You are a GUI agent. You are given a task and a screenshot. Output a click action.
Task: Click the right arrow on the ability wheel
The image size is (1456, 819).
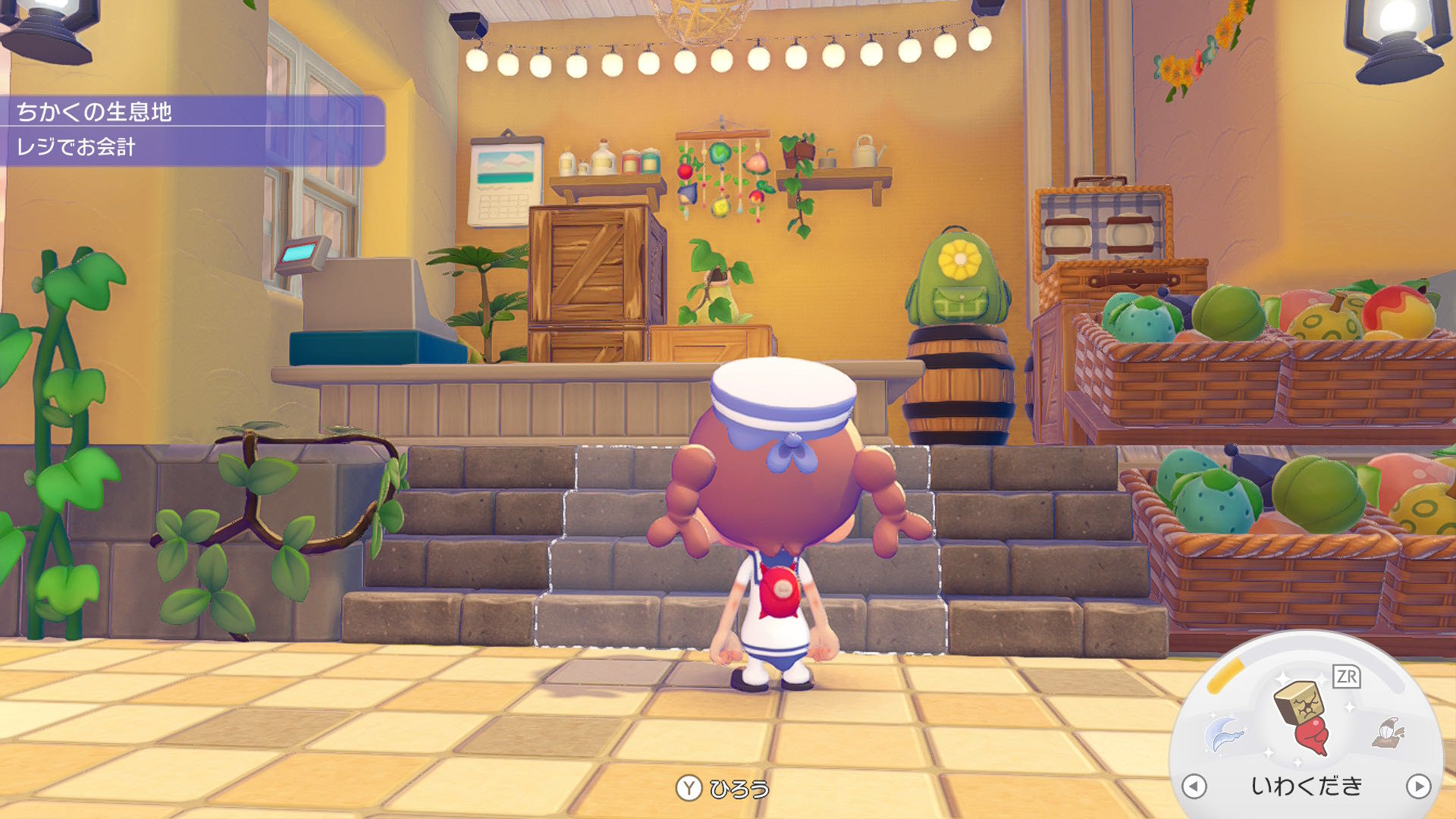[1418, 786]
